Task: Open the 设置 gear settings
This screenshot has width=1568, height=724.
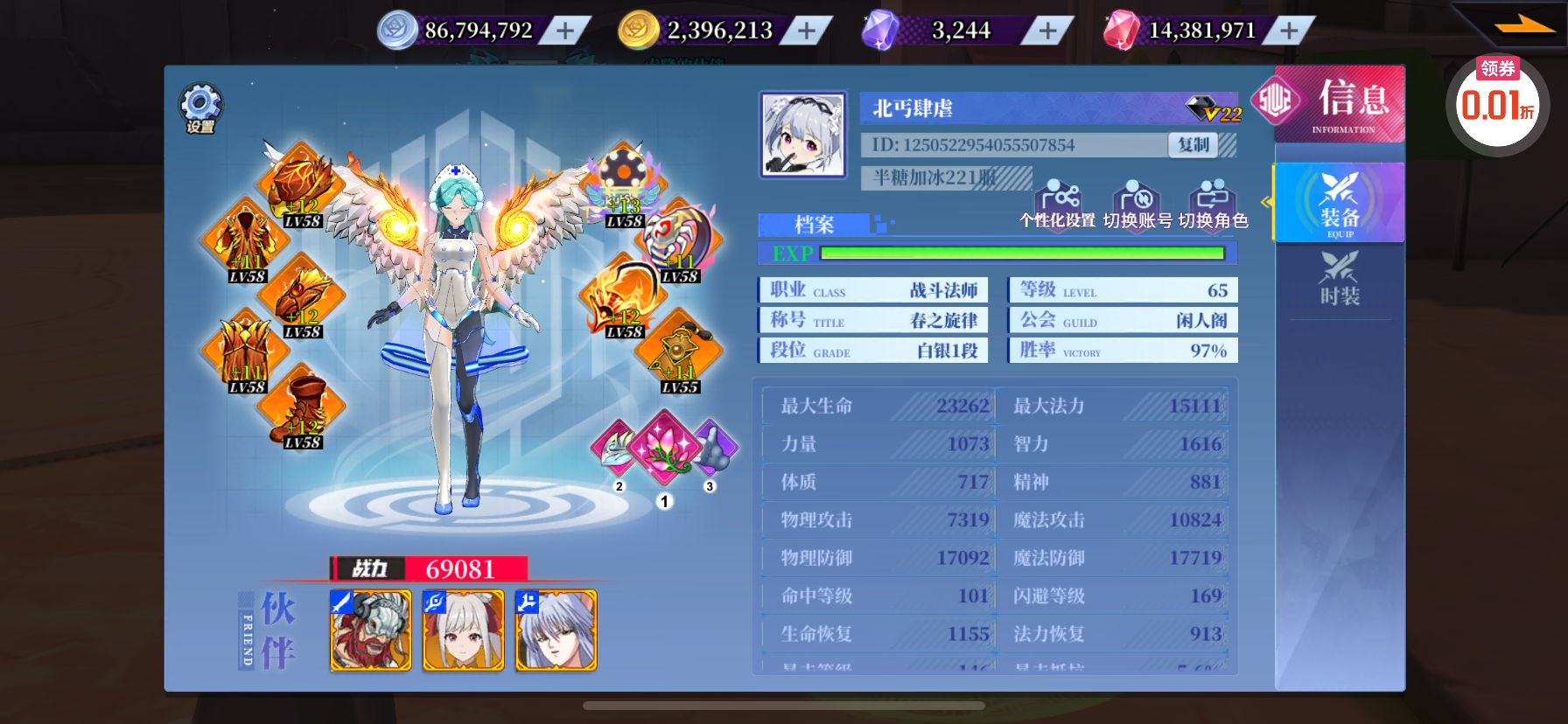Action: click(201, 108)
